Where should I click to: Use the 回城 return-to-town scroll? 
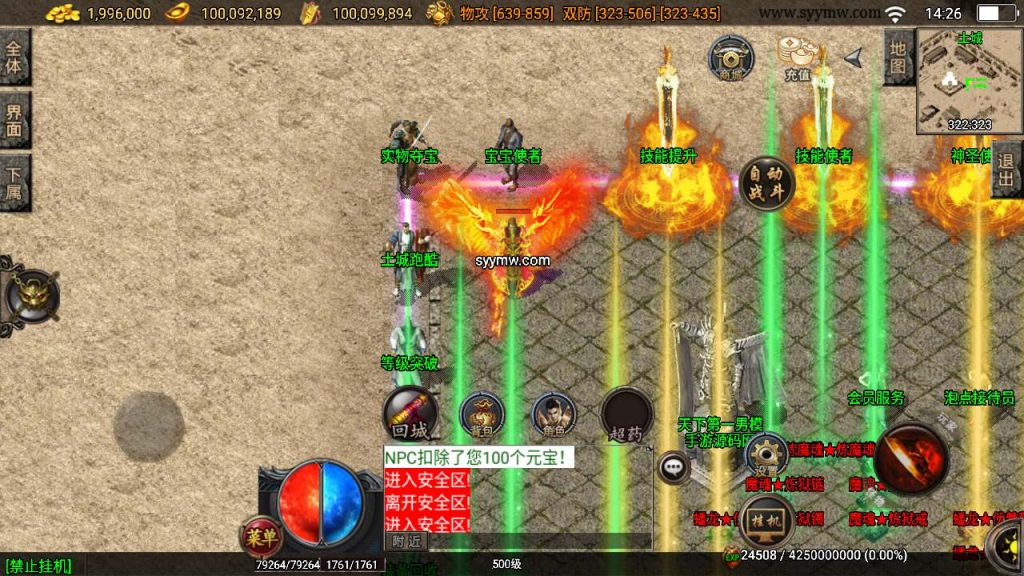pyautogui.click(x=410, y=415)
